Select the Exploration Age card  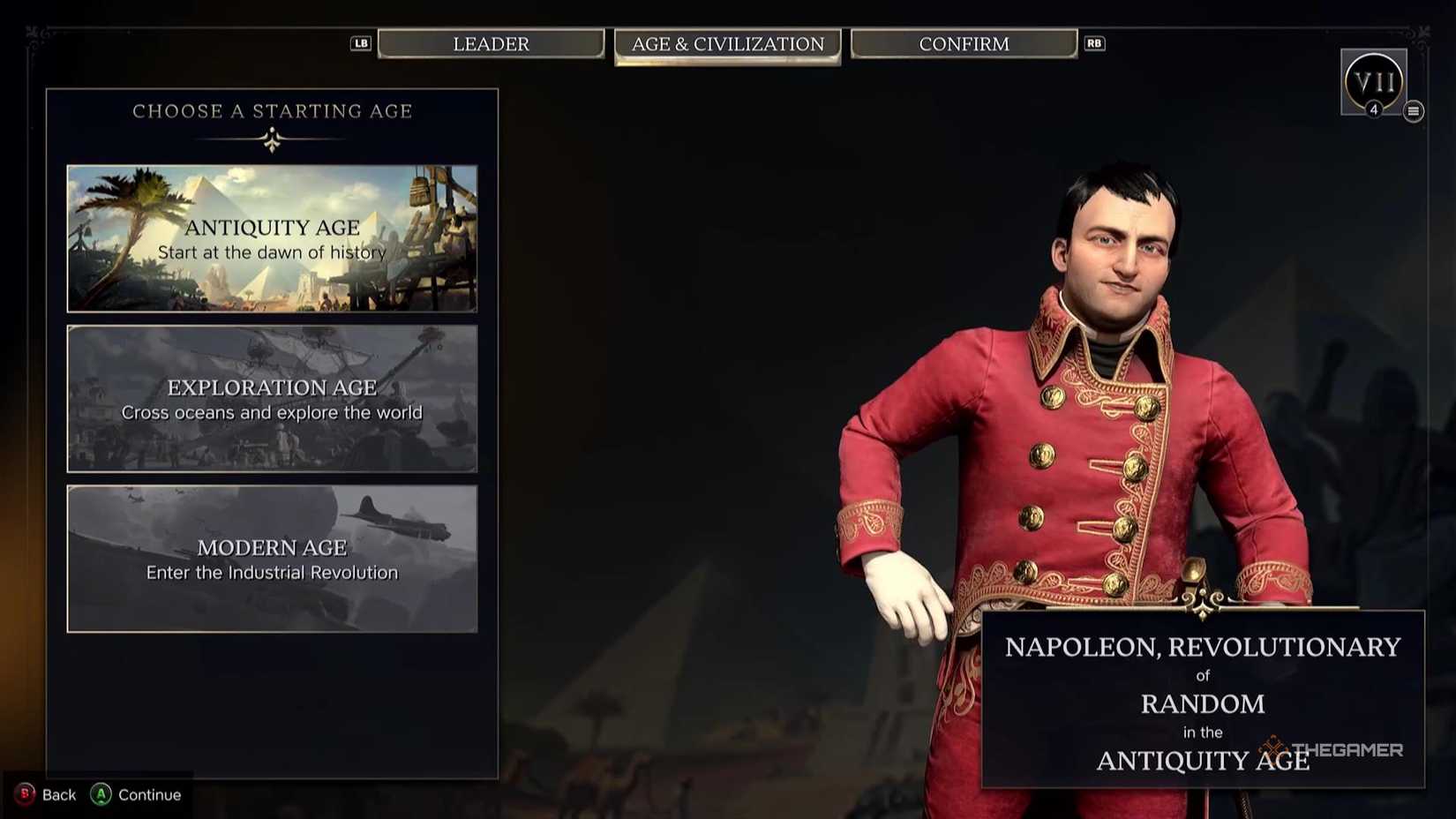(271, 398)
